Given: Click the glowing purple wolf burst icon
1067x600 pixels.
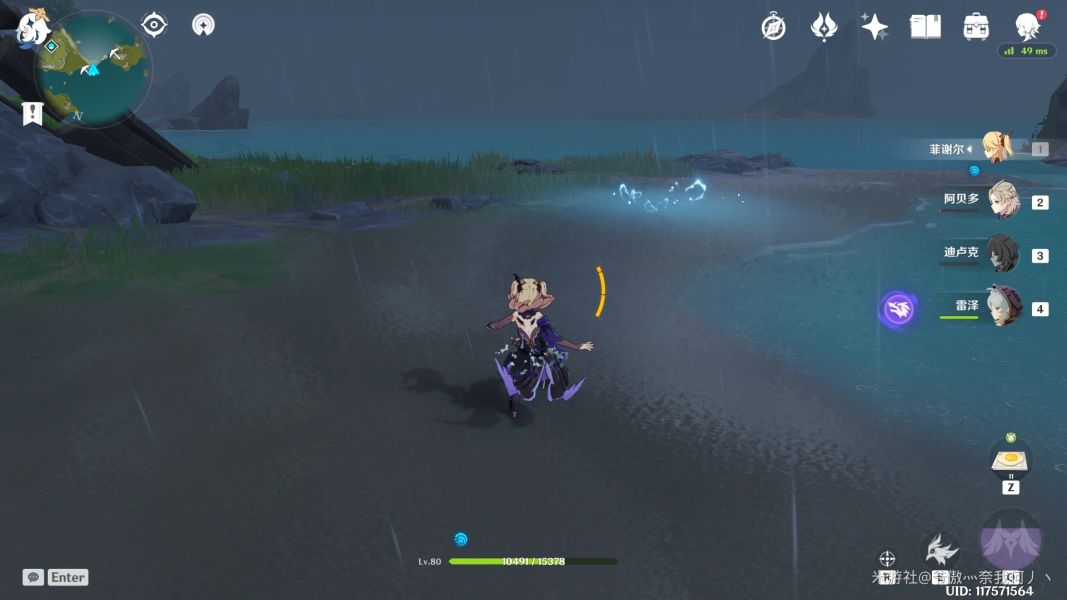Looking at the screenshot, I should point(898,309).
